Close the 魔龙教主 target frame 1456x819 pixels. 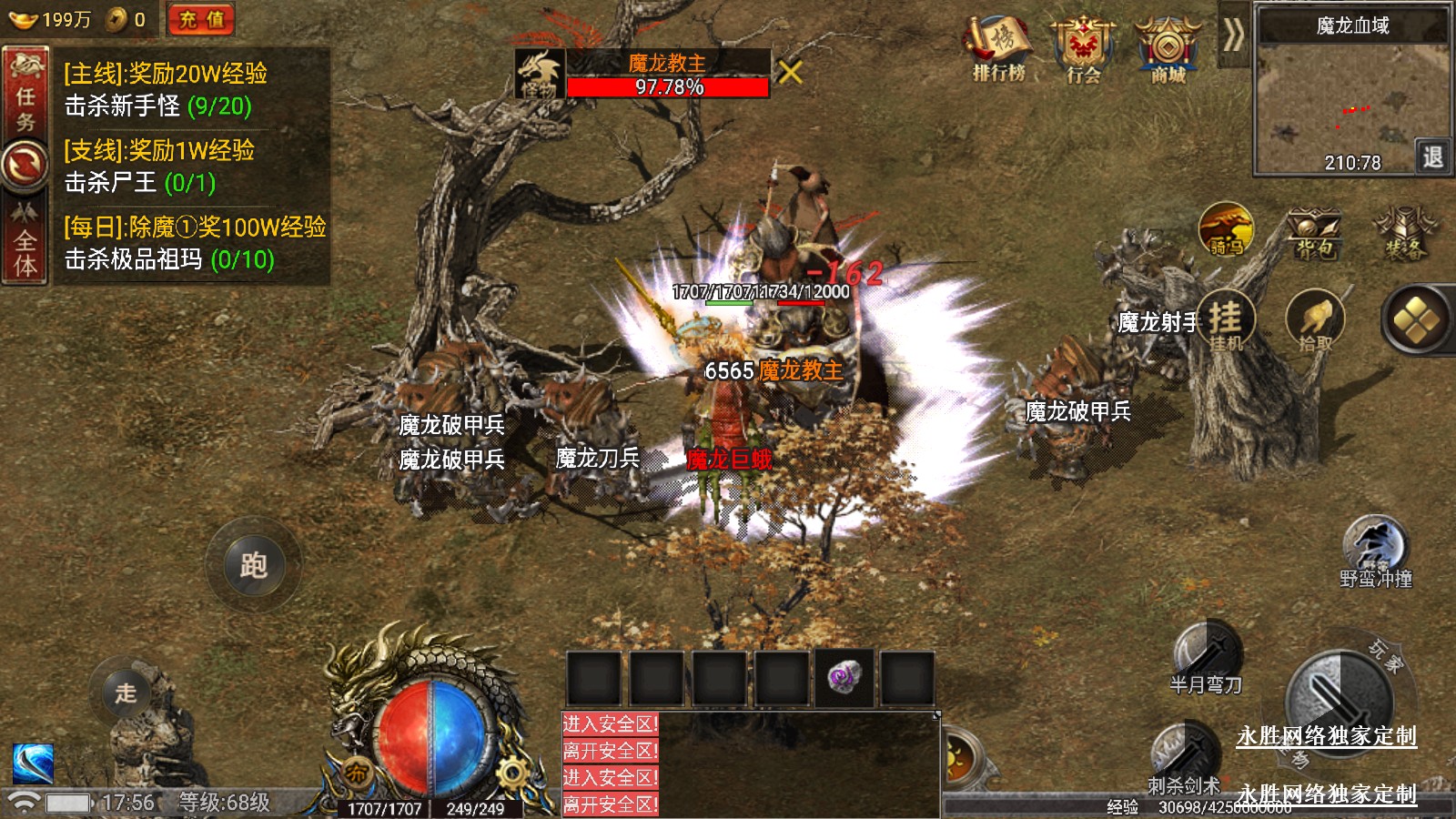pyautogui.click(x=790, y=72)
